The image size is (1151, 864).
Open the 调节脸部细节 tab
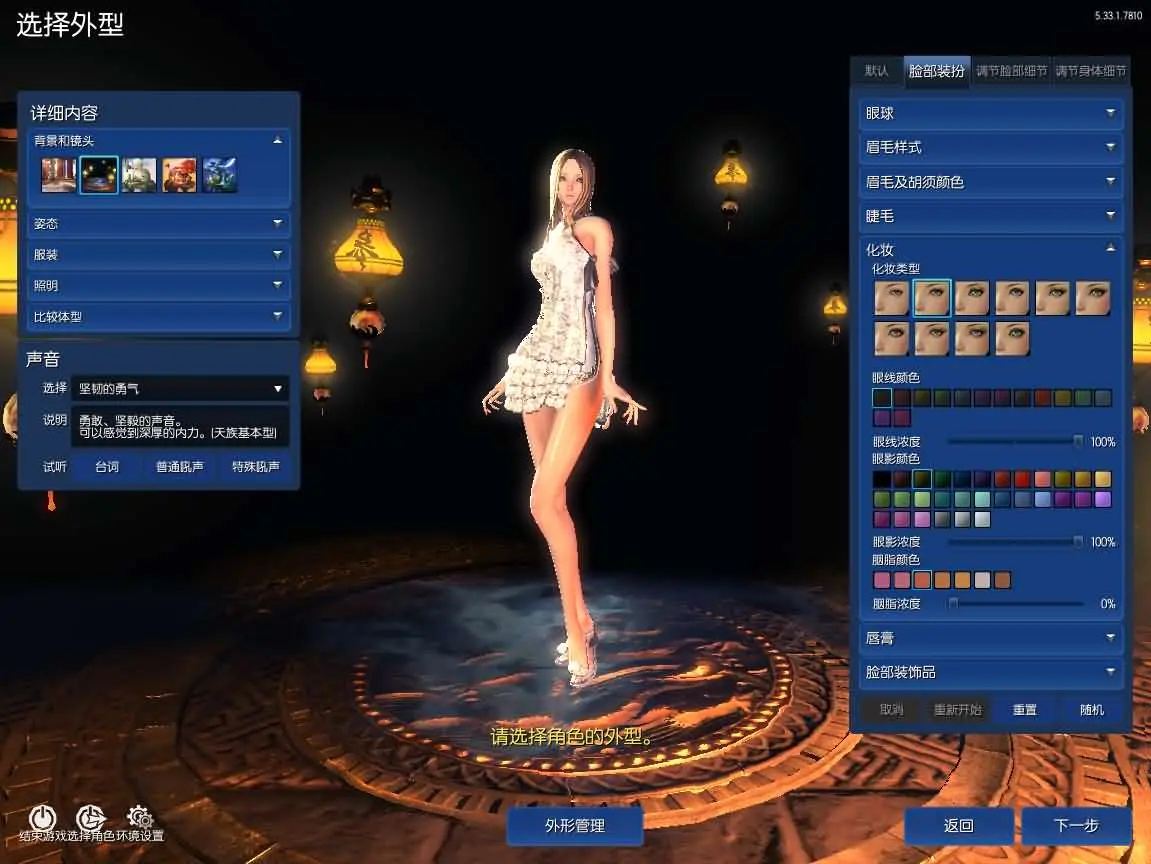1011,71
